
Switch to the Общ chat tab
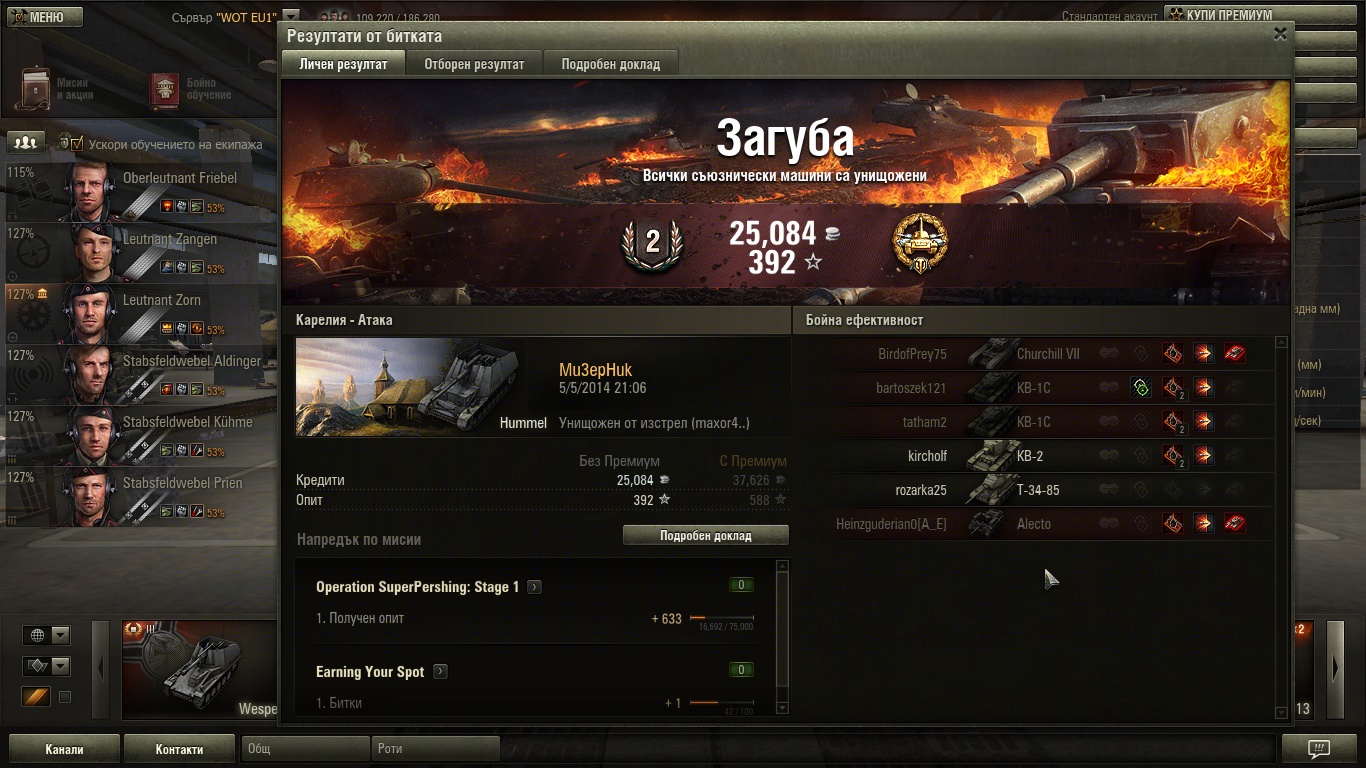[x=305, y=749]
